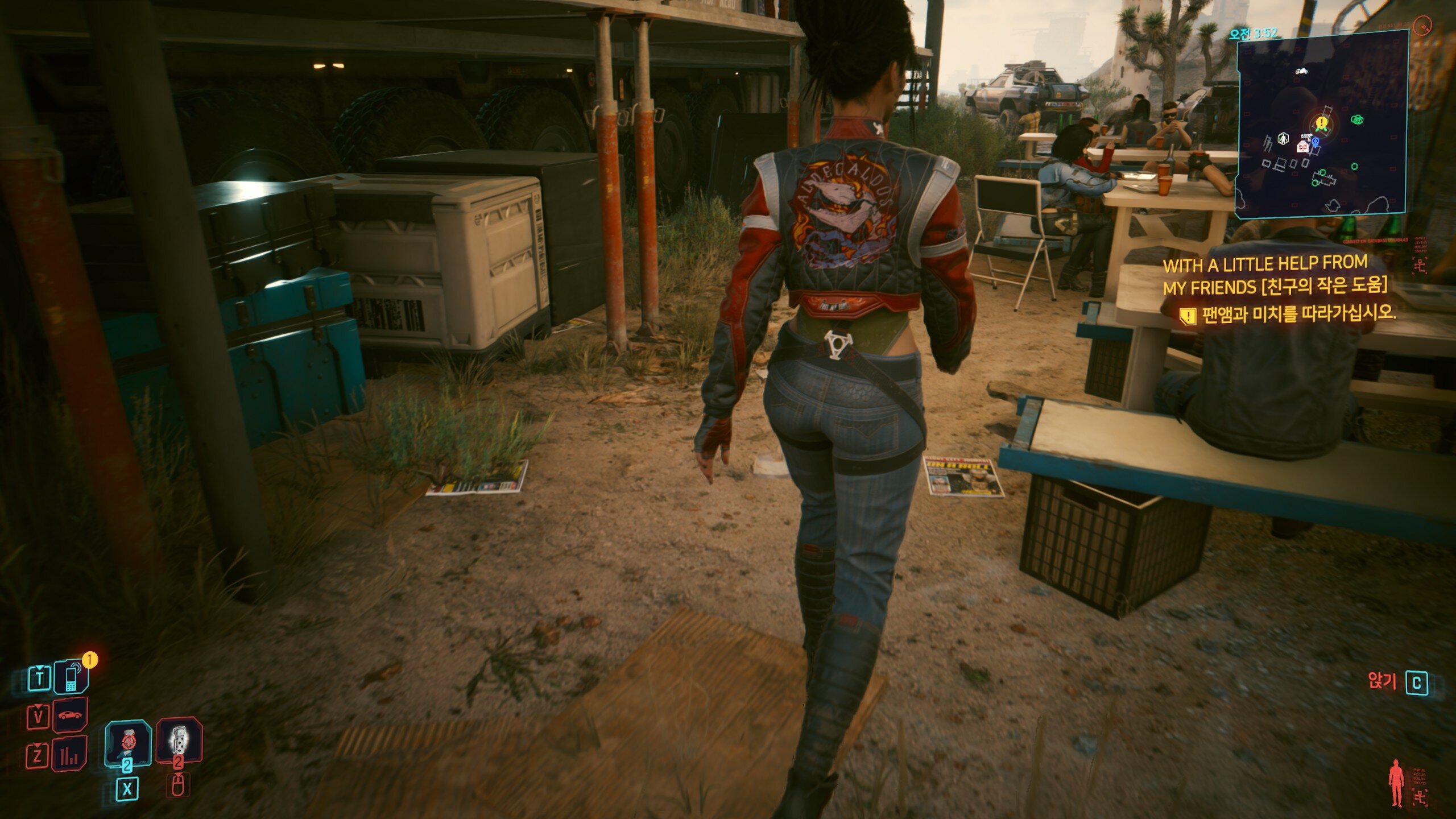Click the blue pin marker on minimap

point(1316,142)
